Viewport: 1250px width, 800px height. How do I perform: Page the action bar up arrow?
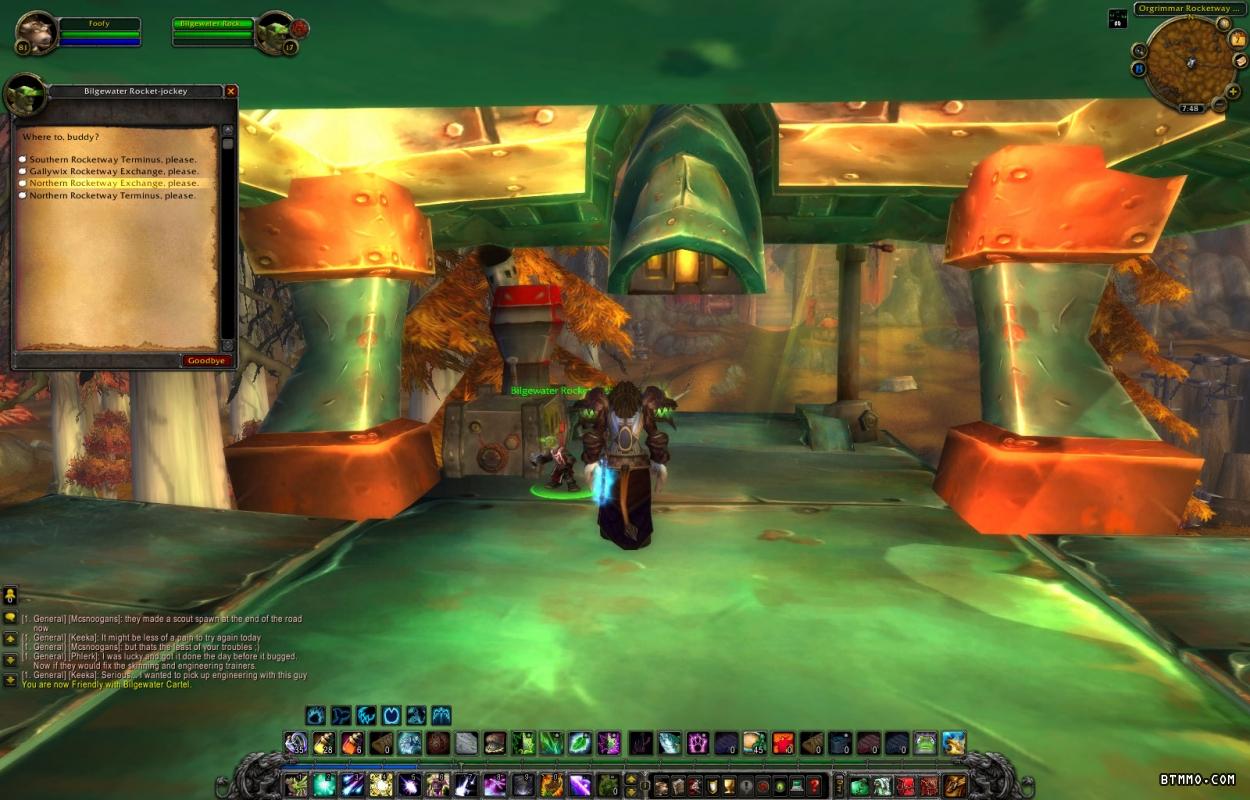[x=632, y=779]
